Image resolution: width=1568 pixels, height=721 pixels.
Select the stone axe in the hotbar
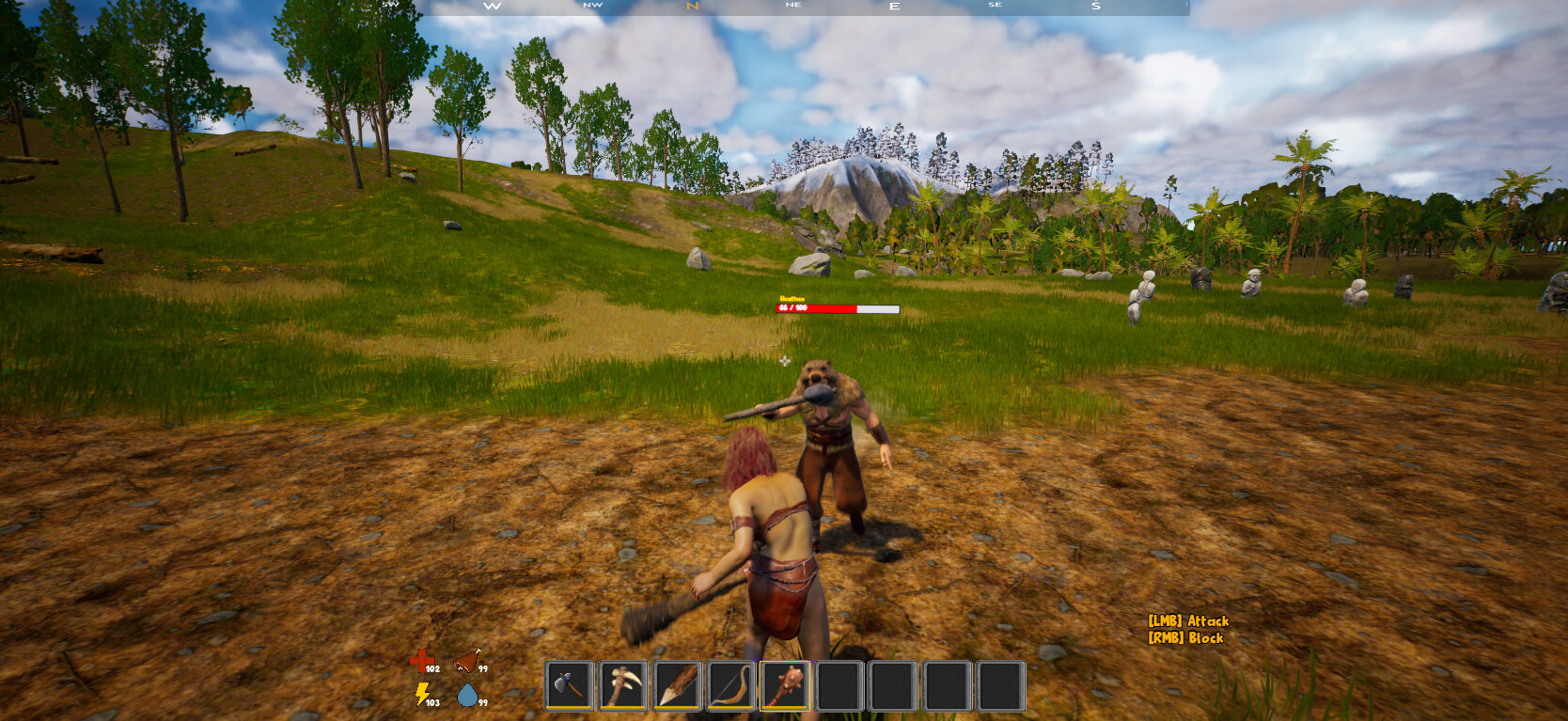point(568,687)
